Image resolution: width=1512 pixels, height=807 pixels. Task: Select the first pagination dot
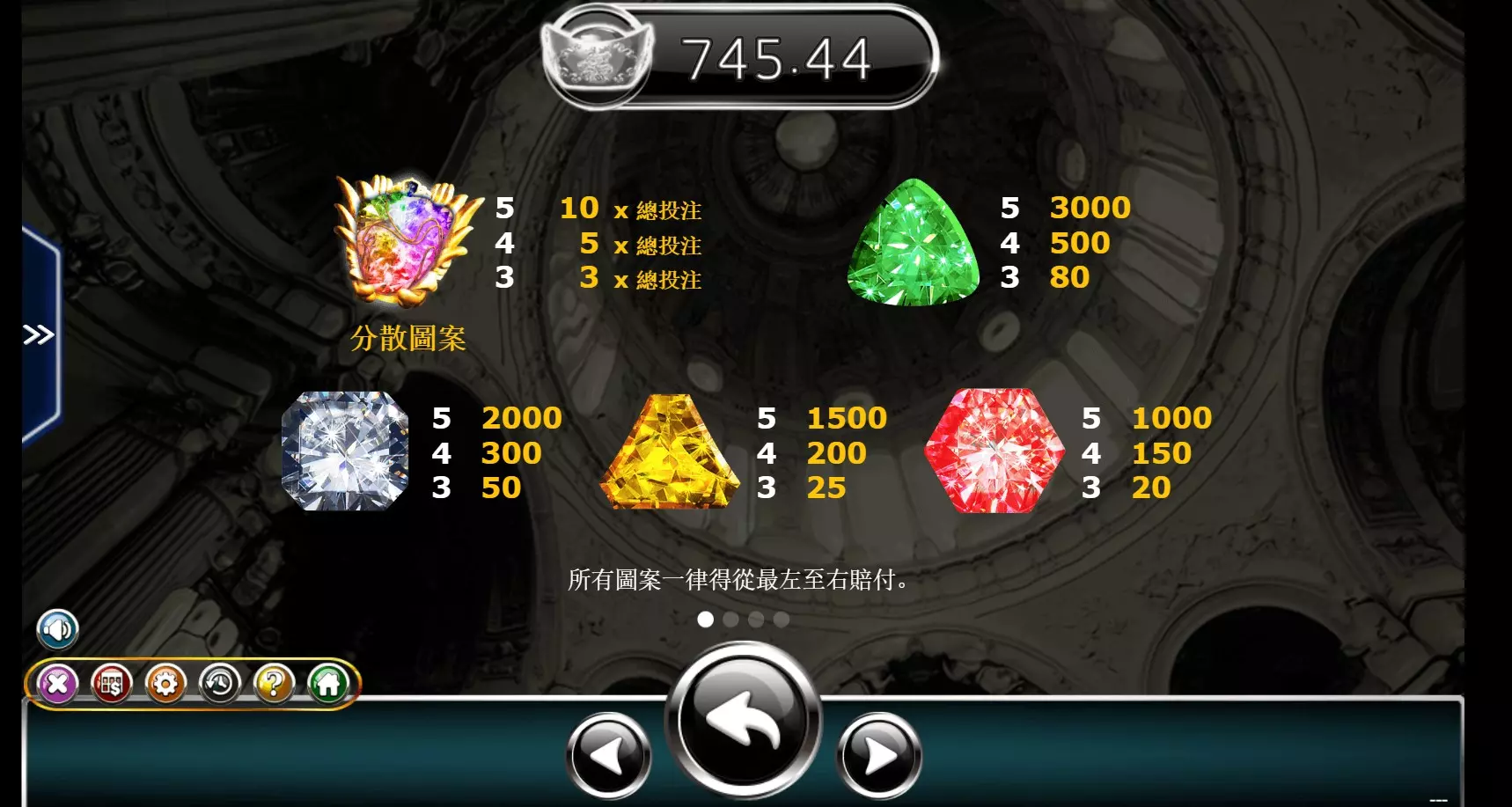705,620
